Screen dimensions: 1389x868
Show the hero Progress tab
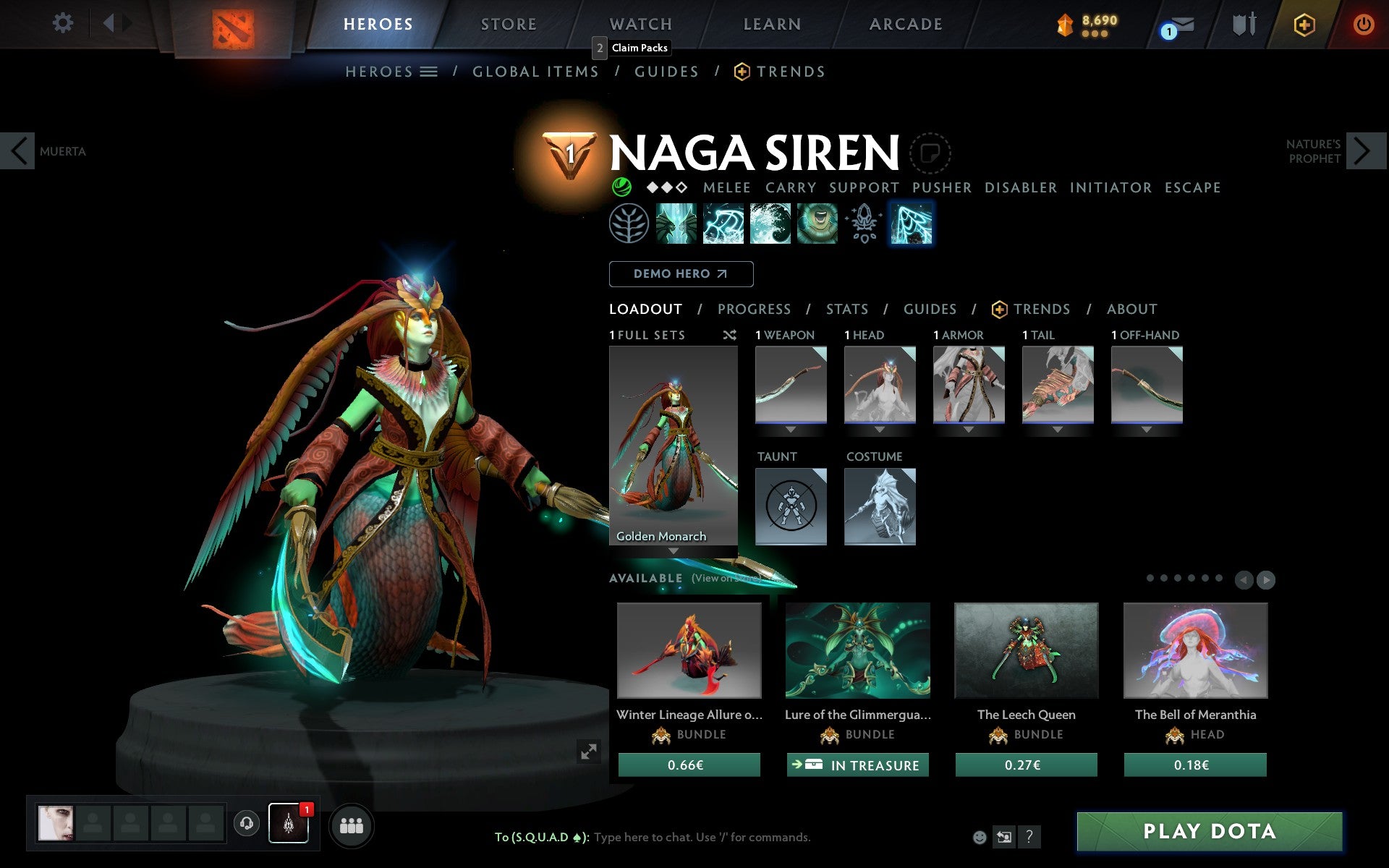(x=754, y=310)
